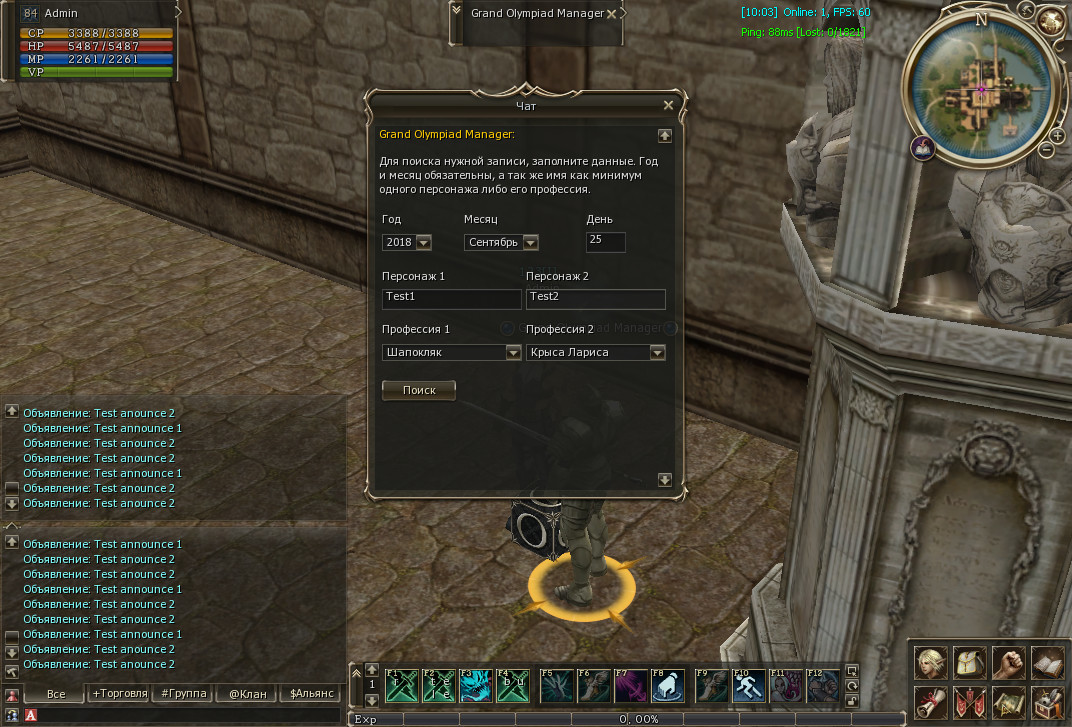
Task: Open the inventory bag icon
Action: click(970, 663)
